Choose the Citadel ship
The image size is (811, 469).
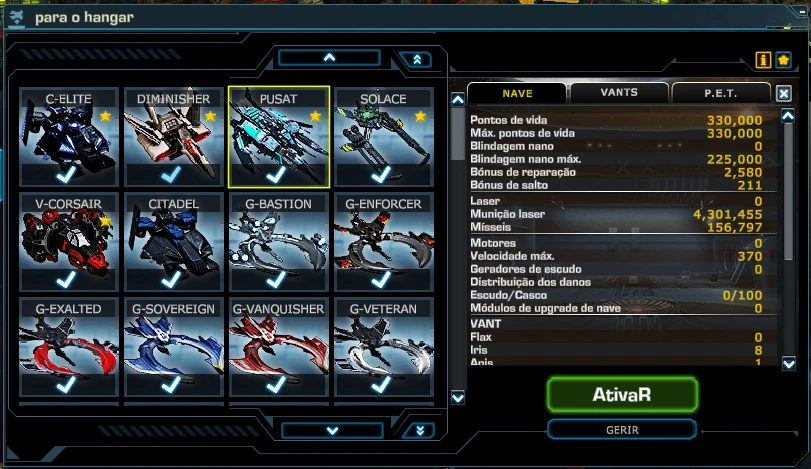[172, 243]
